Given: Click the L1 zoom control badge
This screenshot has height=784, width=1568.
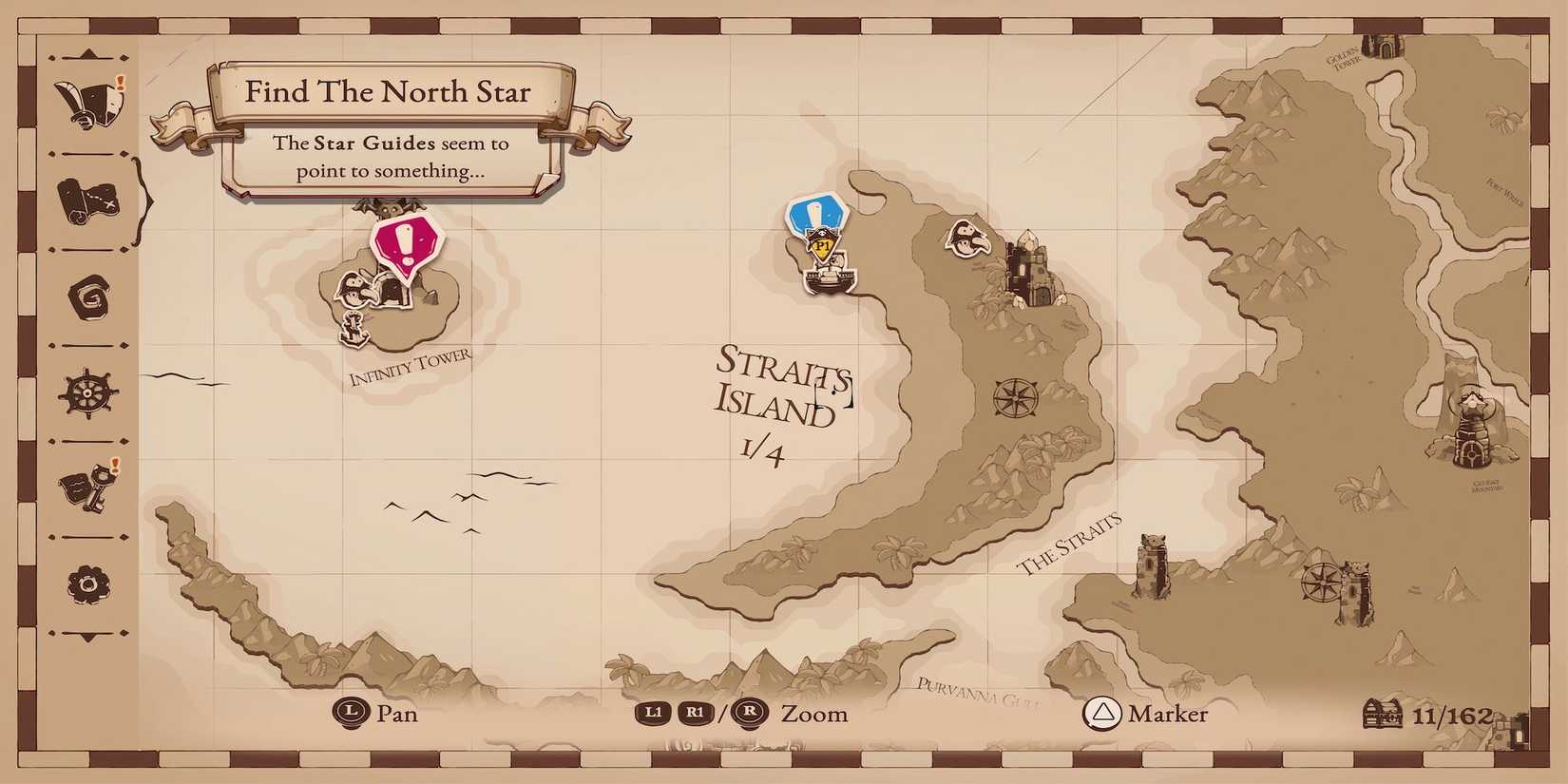Looking at the screenshot, I should point(653,713).
